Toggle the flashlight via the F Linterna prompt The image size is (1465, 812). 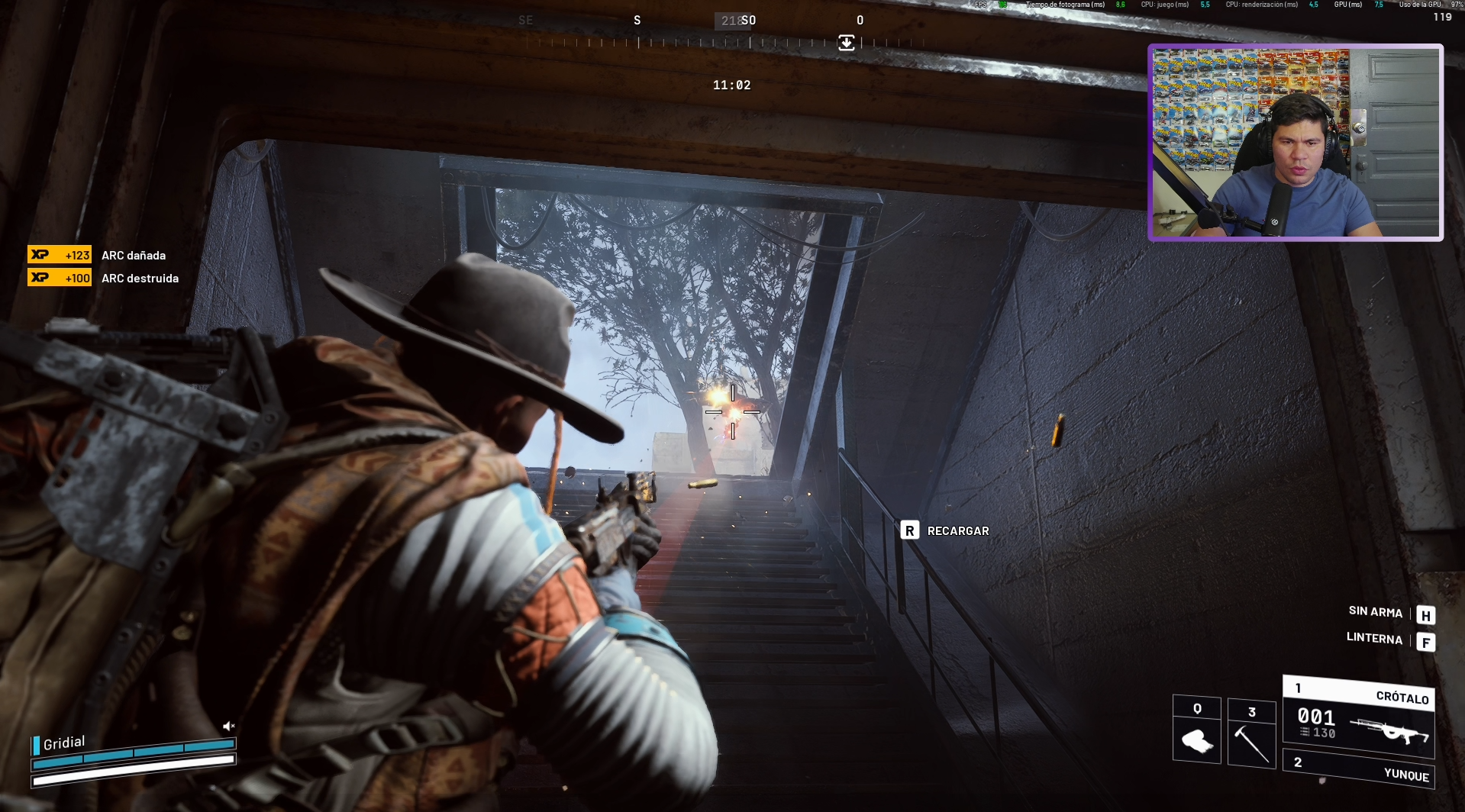[1426, 642]
